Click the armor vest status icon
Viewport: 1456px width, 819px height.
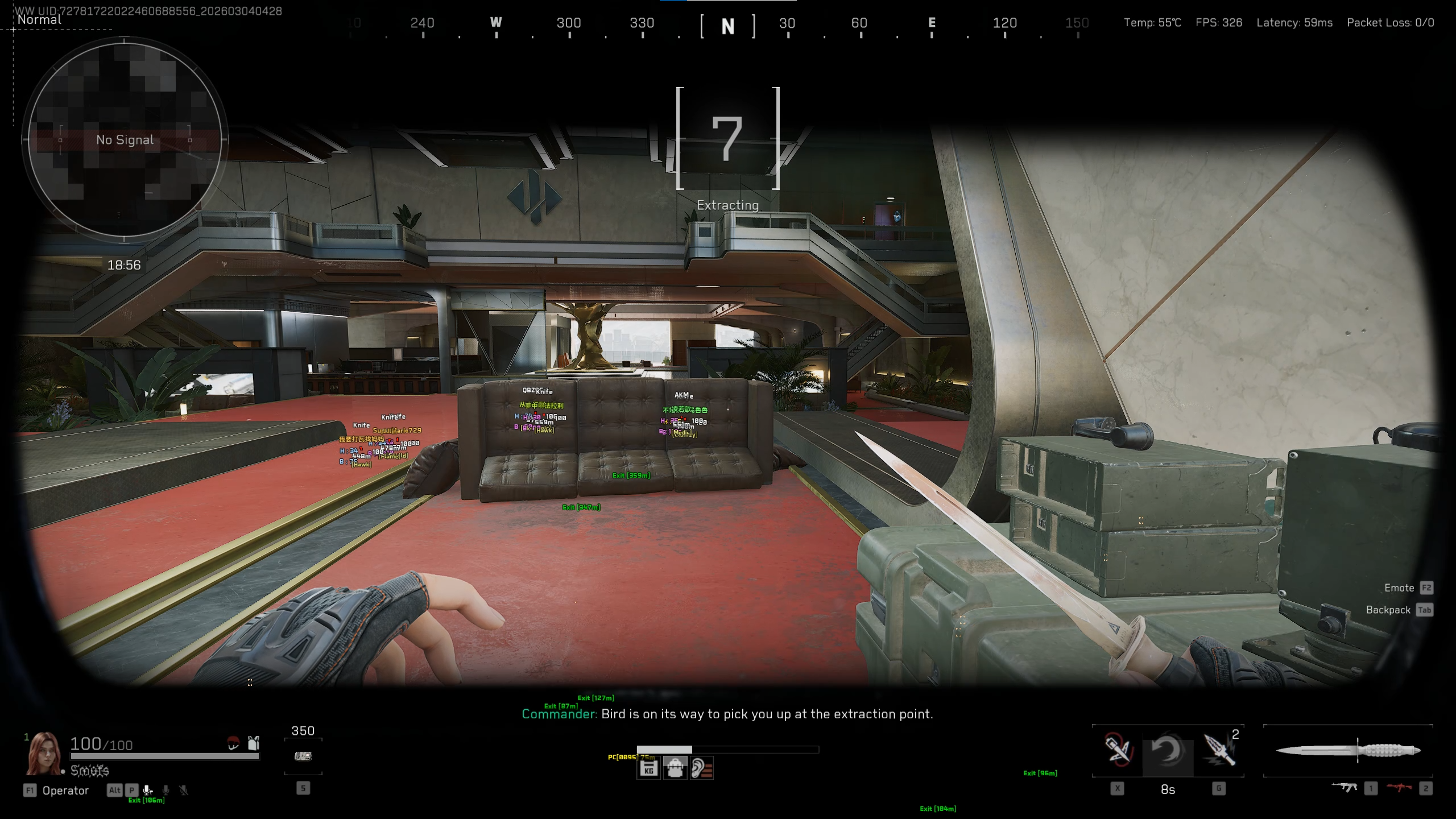coord(254,743)
